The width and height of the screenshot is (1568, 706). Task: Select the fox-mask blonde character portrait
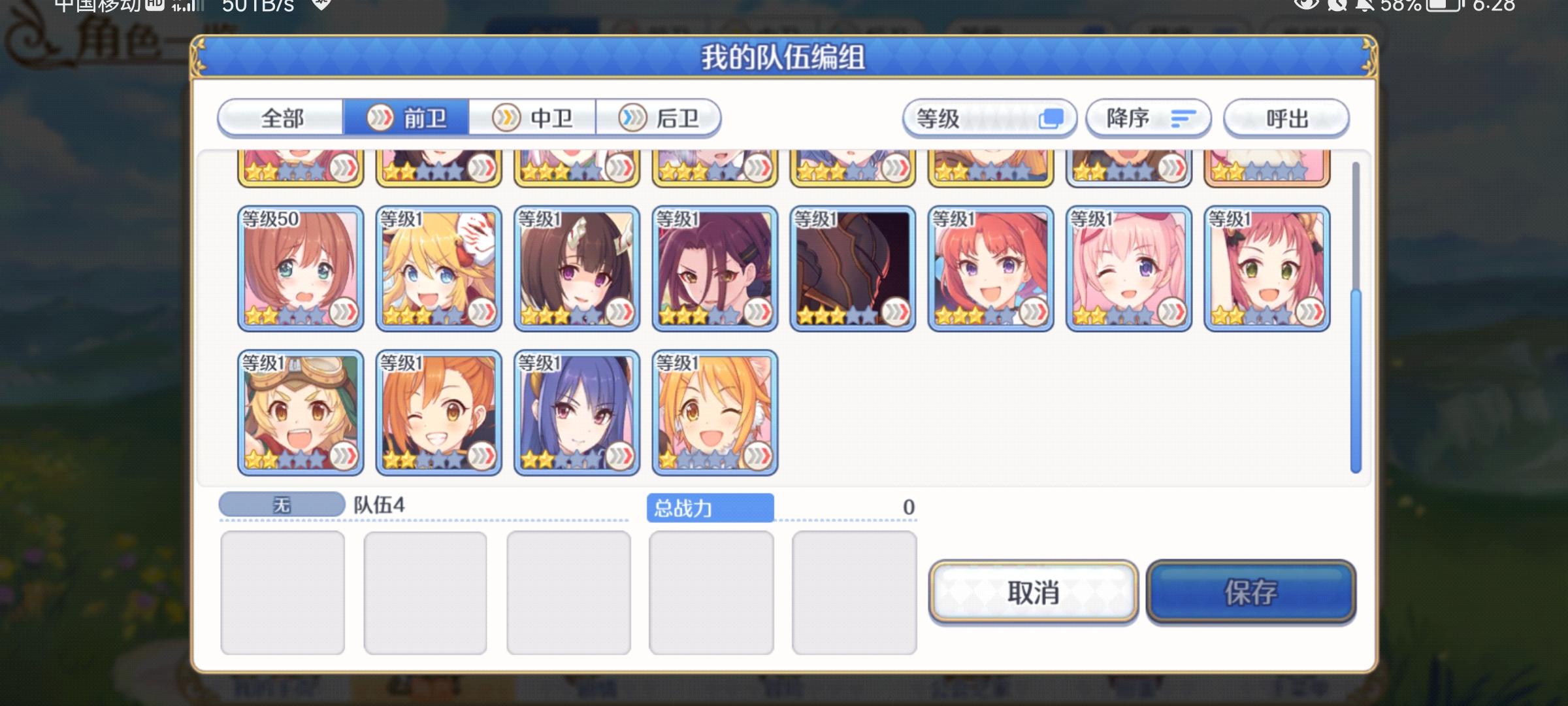pyautogui.click(x=438, y=268)
